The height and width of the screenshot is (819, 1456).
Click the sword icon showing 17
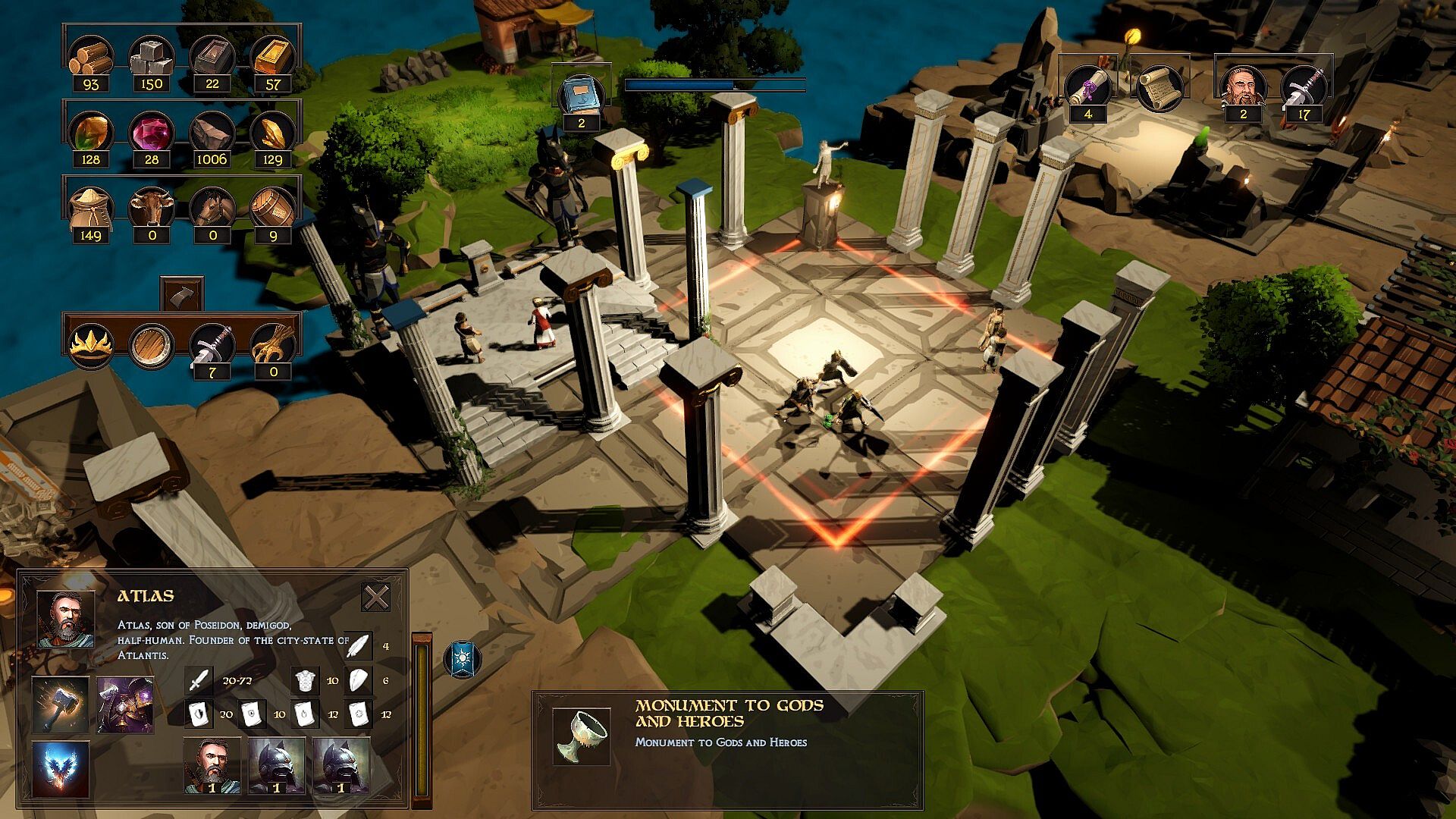1304,87
